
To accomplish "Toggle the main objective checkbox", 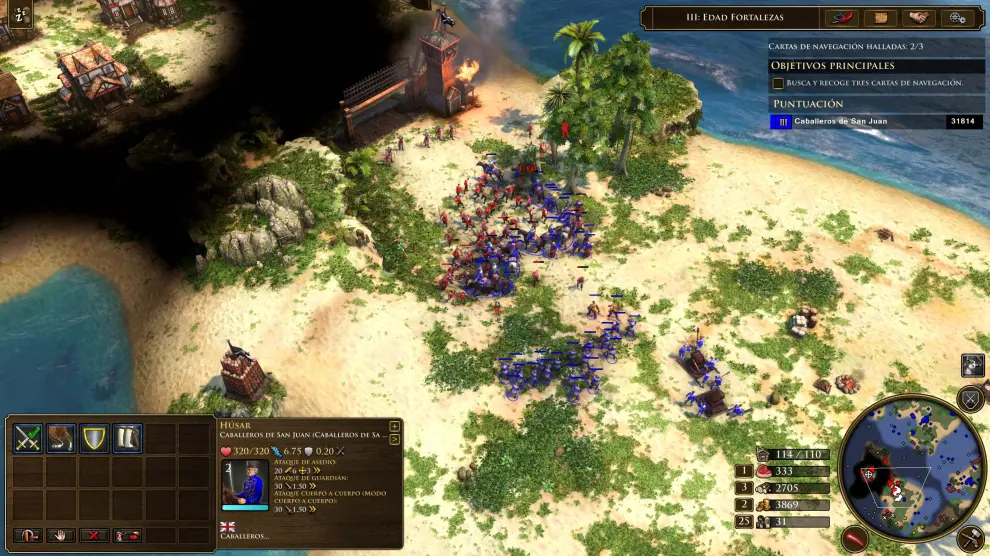I will tap(778, 83).
